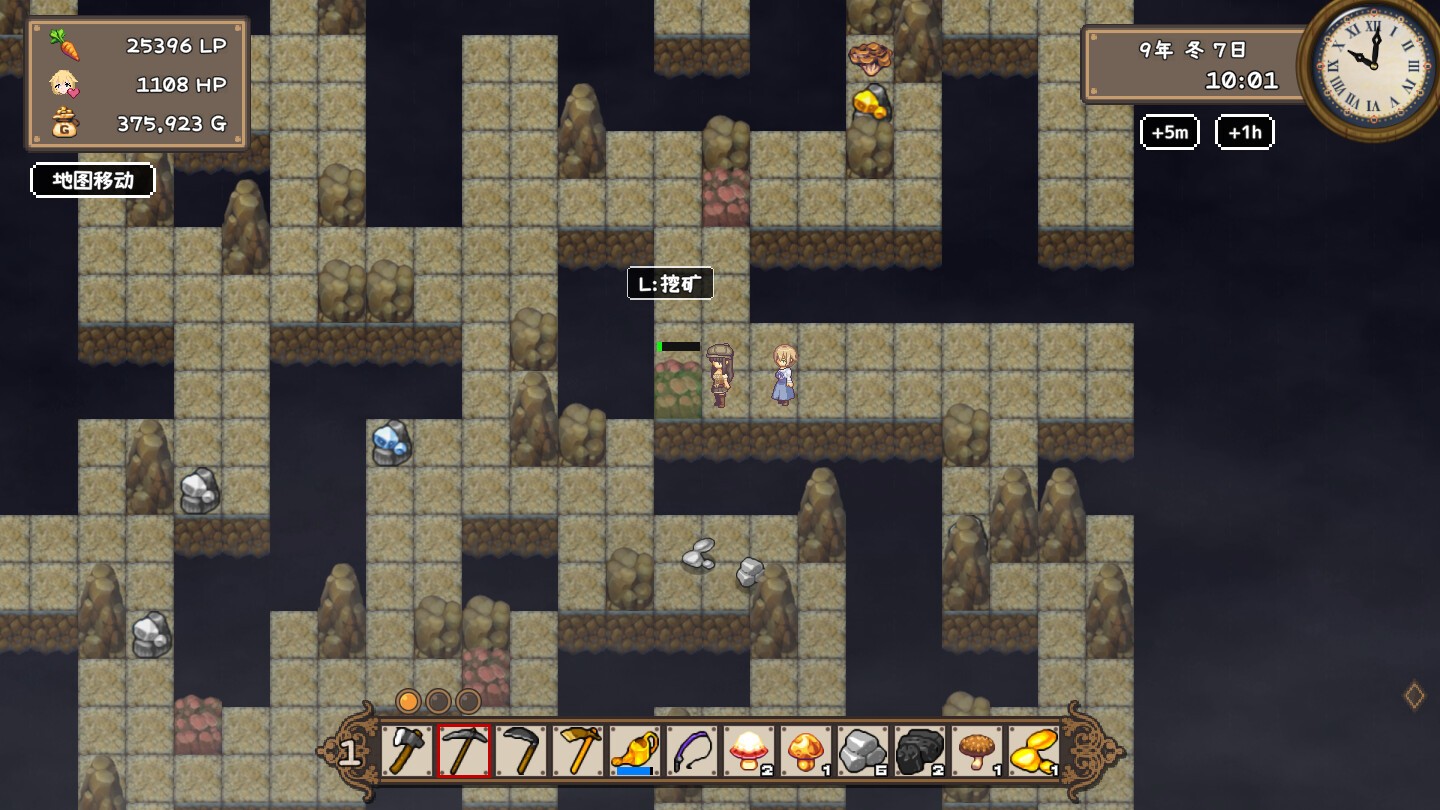Select the orange mushroom slot
The image size is (1440, 810).
[x=806, y=751]
